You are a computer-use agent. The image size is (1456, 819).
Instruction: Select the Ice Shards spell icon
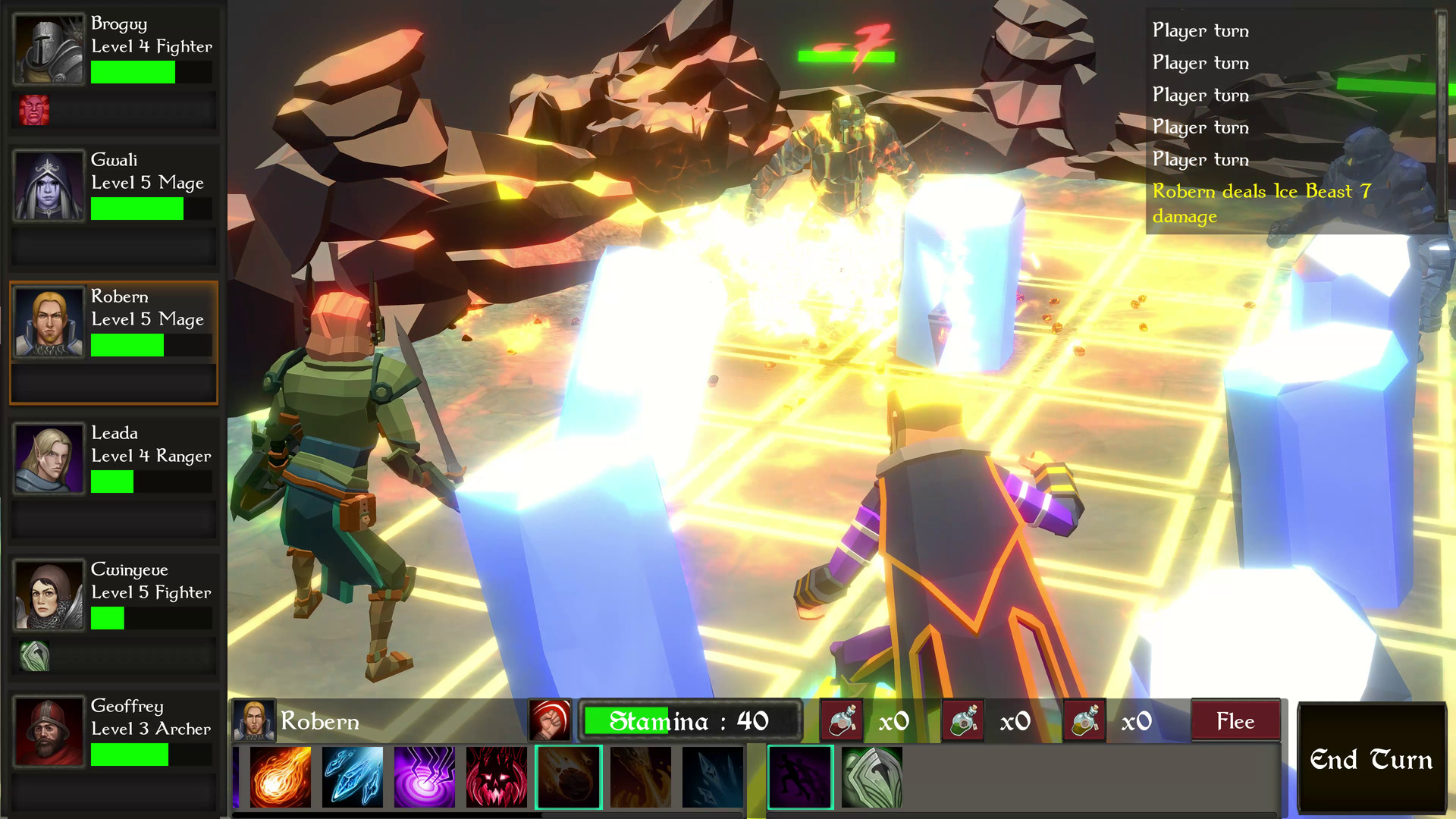tap(352, 775)
